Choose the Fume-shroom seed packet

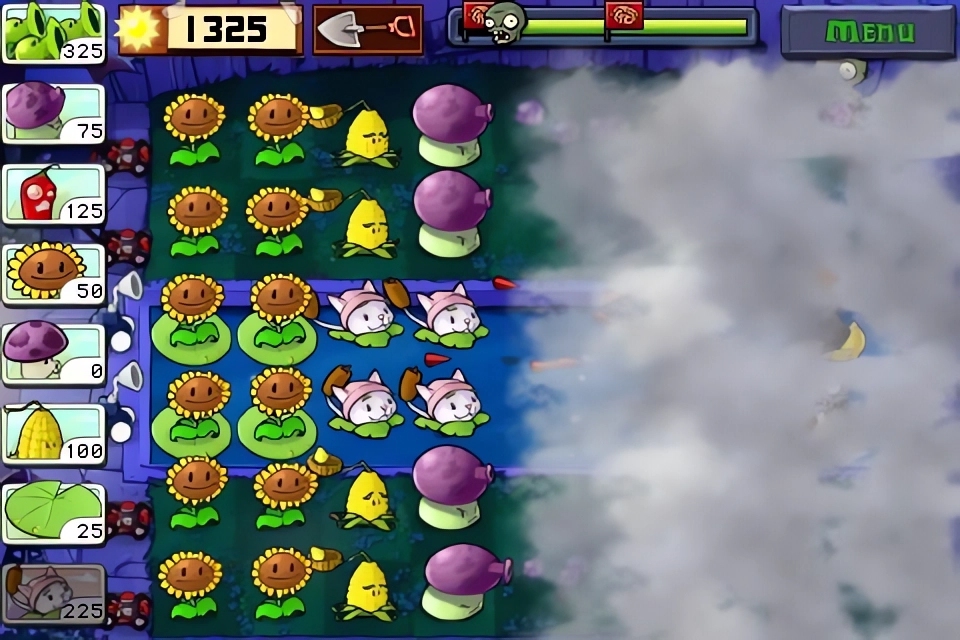tap(54, 113)
